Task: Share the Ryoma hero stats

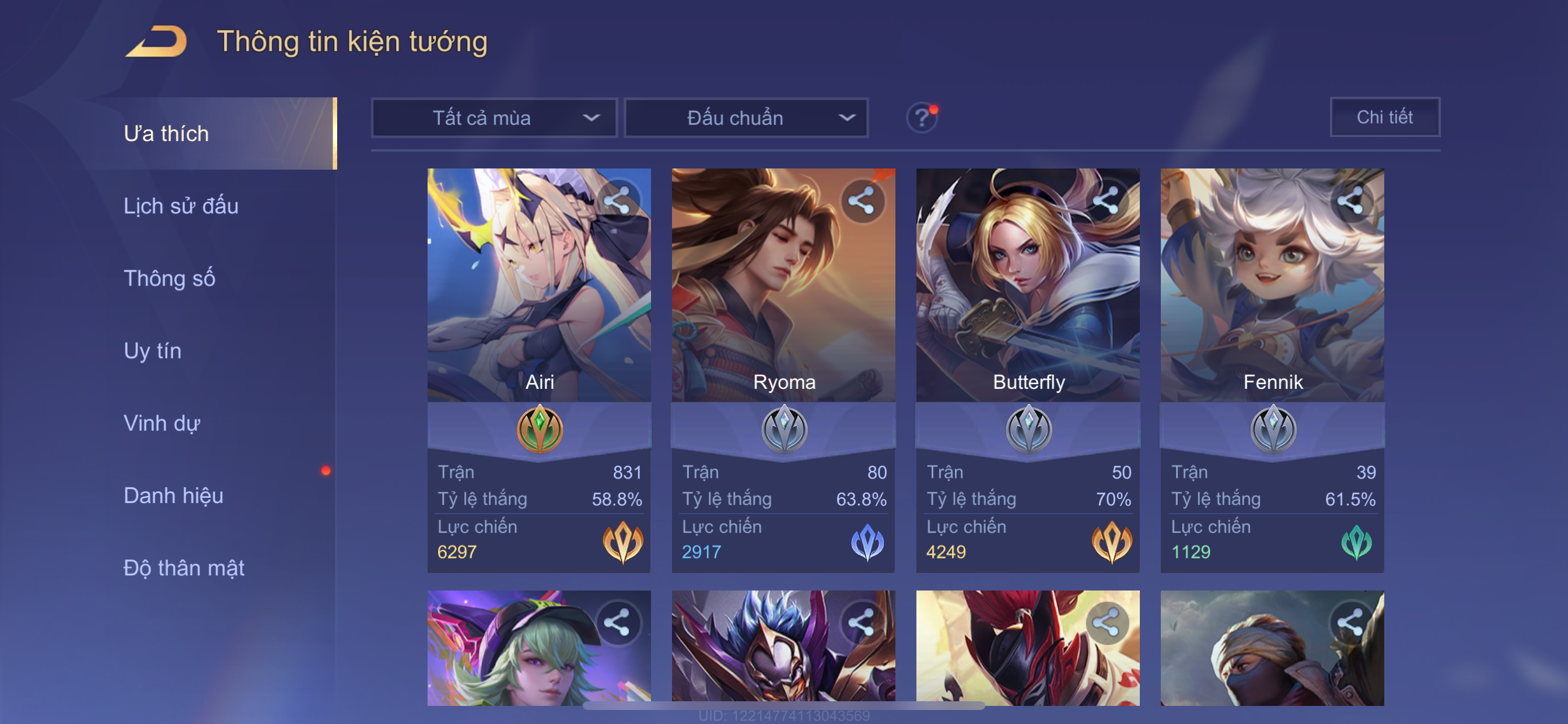Action: tap(862, 200)
